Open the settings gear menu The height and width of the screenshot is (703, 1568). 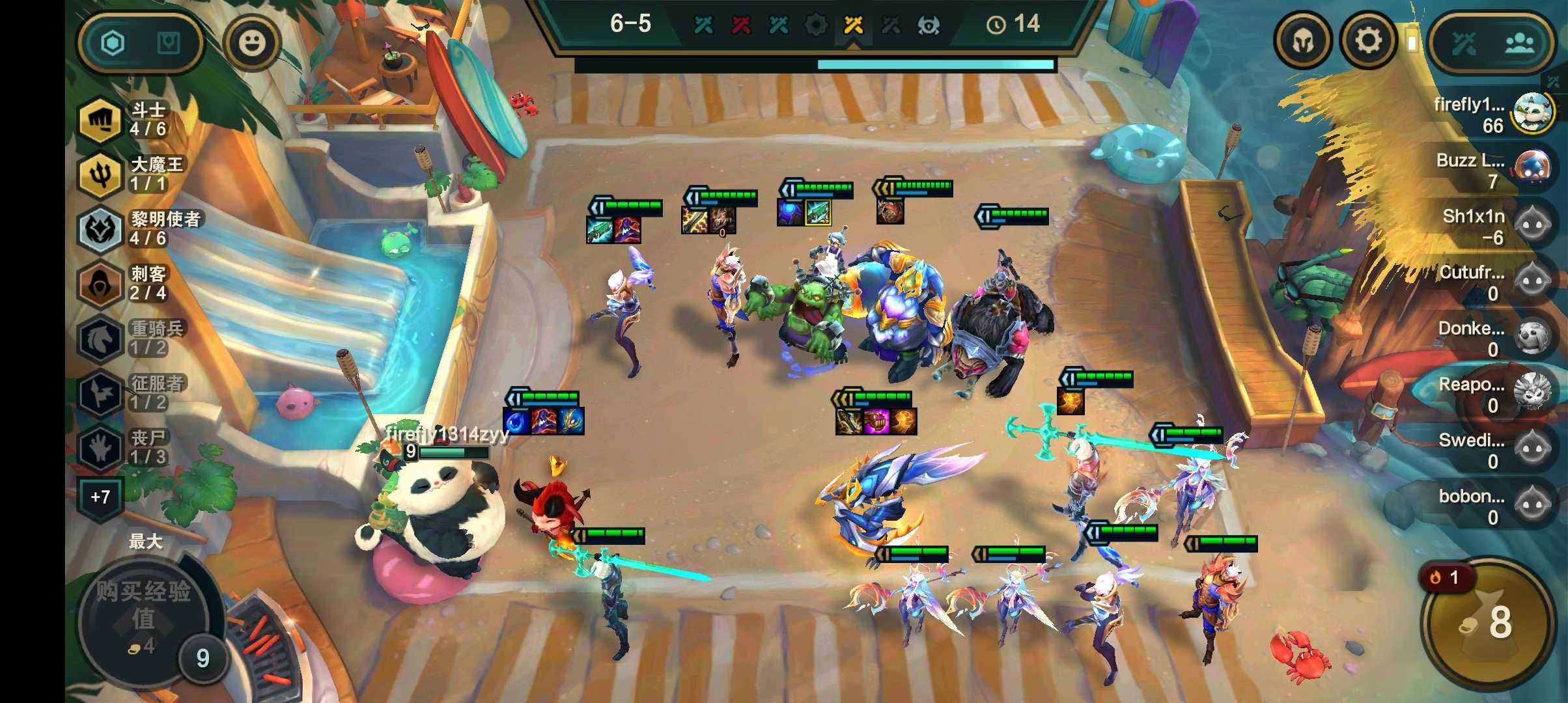(x=1368, y=42)
